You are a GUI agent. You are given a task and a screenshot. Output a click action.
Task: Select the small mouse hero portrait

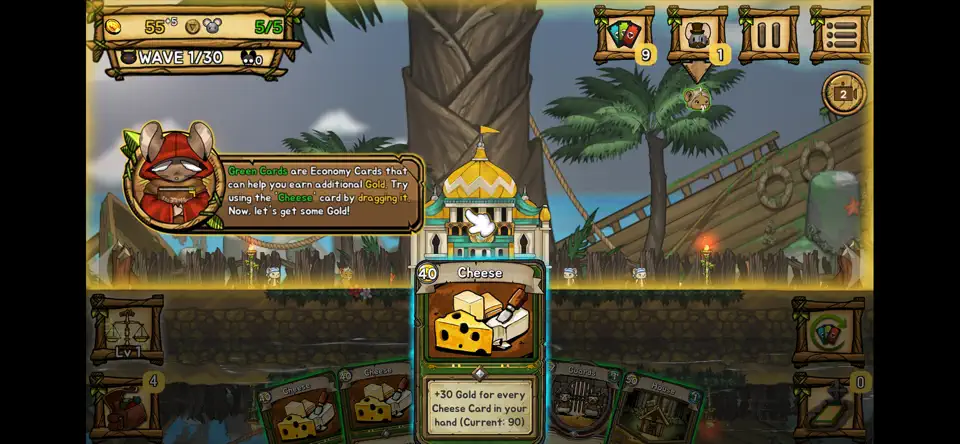pyautogui.click(x=697, y=98)
